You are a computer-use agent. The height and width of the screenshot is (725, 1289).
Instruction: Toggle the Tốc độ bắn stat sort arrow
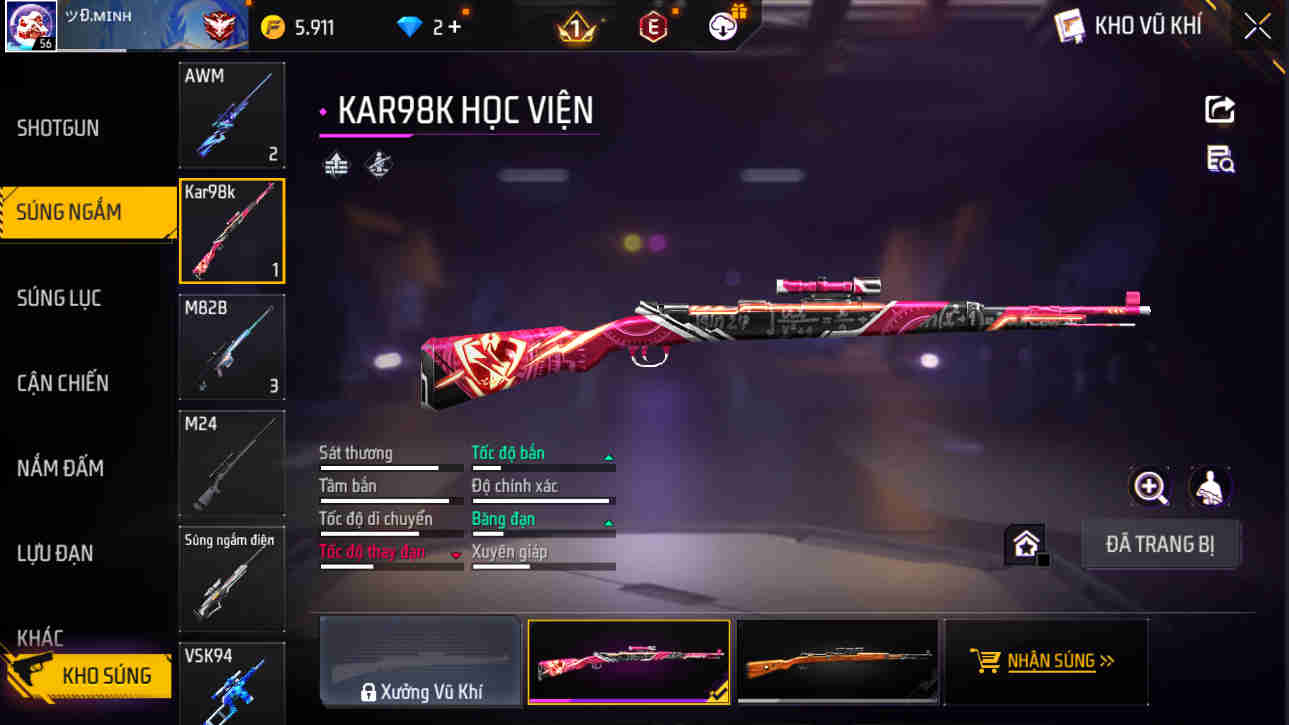608,456
